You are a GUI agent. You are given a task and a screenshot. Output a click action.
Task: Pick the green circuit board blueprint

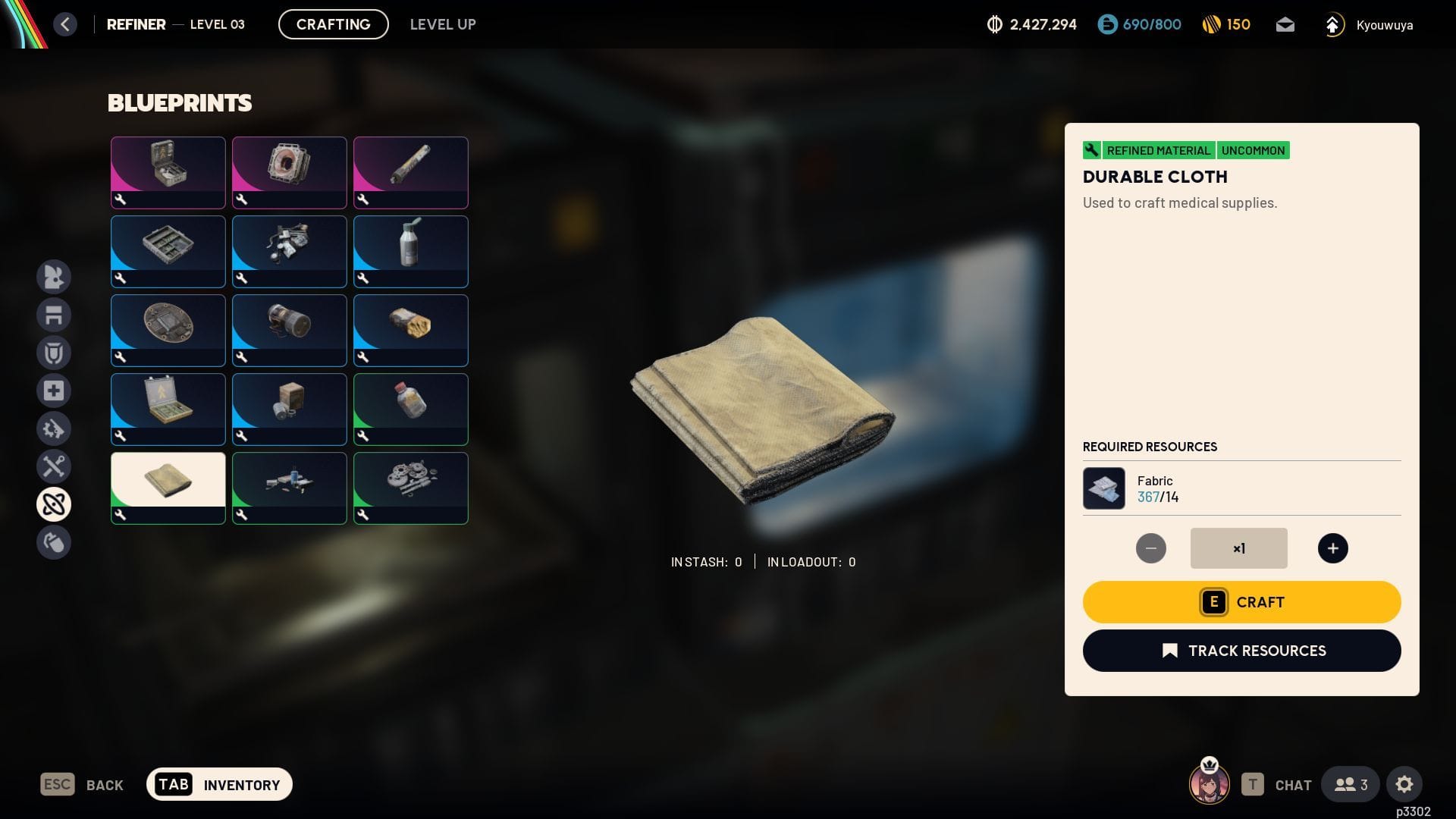[x=168, y=250]
